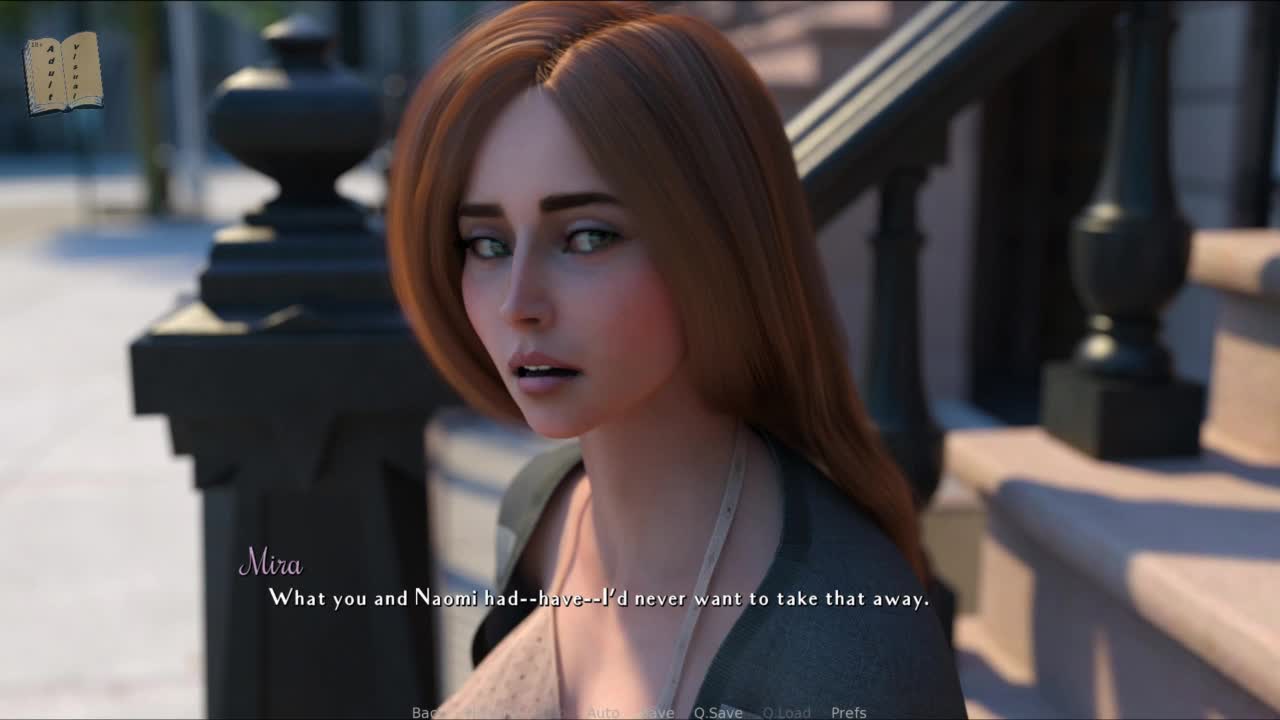Toggle Auto advance mode
This screenshot has height=720, width=1280.
click(x=602, y=712)
